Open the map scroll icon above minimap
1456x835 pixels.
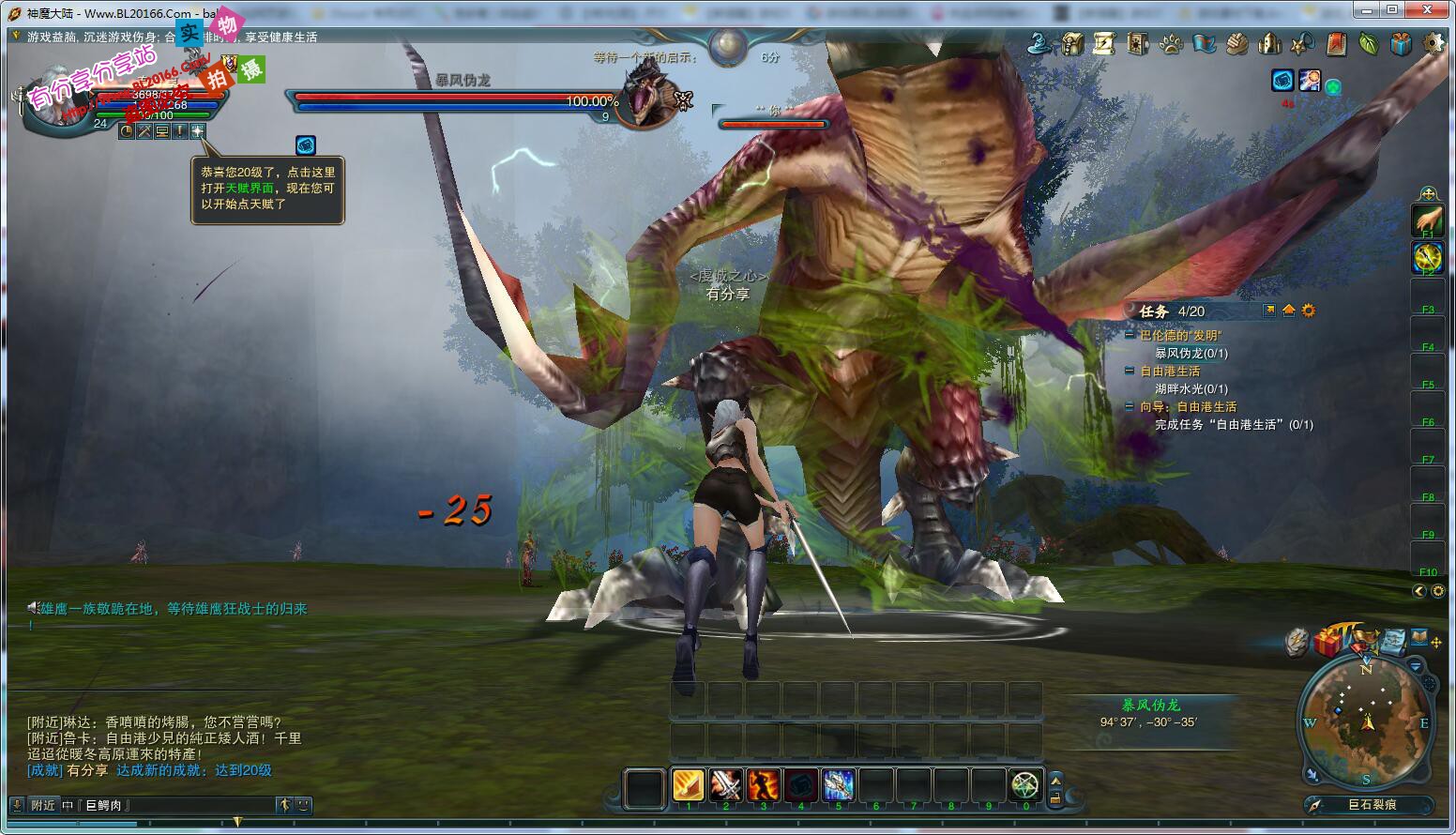pos(1394,640)
